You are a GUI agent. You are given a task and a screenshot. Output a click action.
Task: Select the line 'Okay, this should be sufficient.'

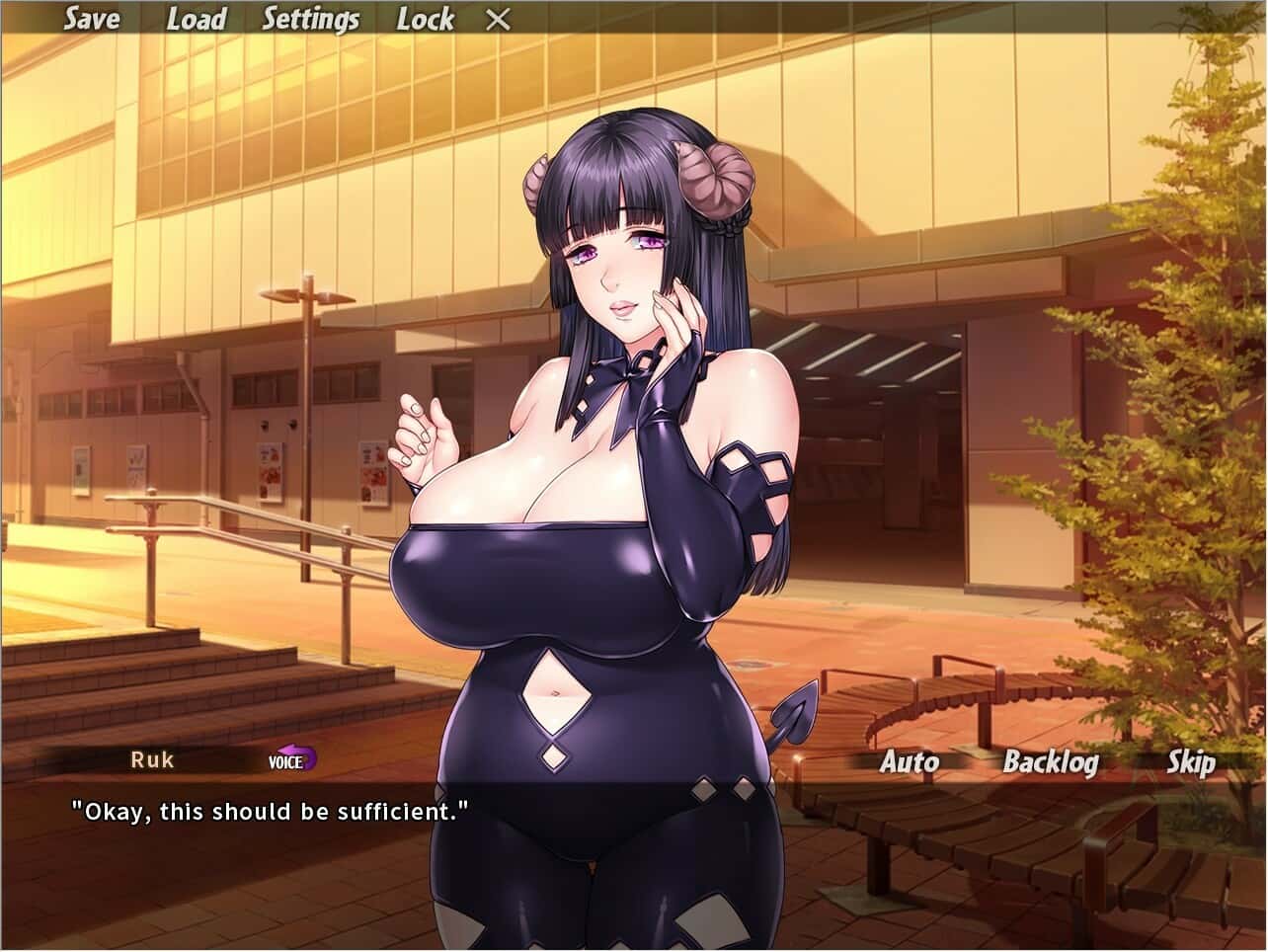tap(270, 812)
